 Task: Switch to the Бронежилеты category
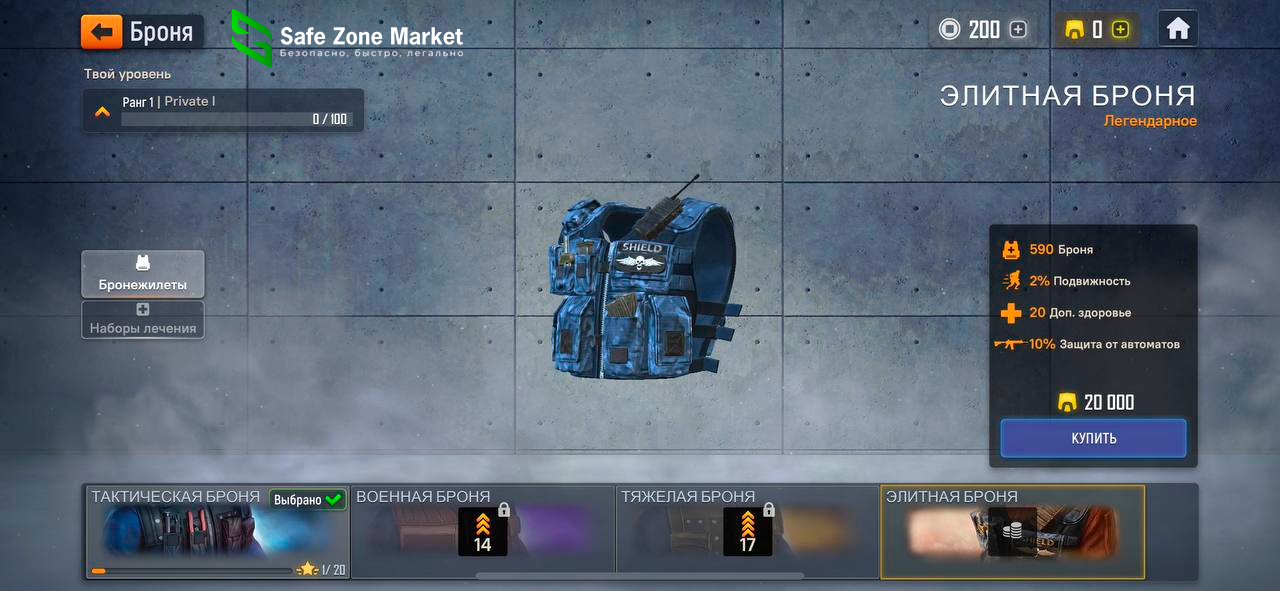(x=143, y=274)
